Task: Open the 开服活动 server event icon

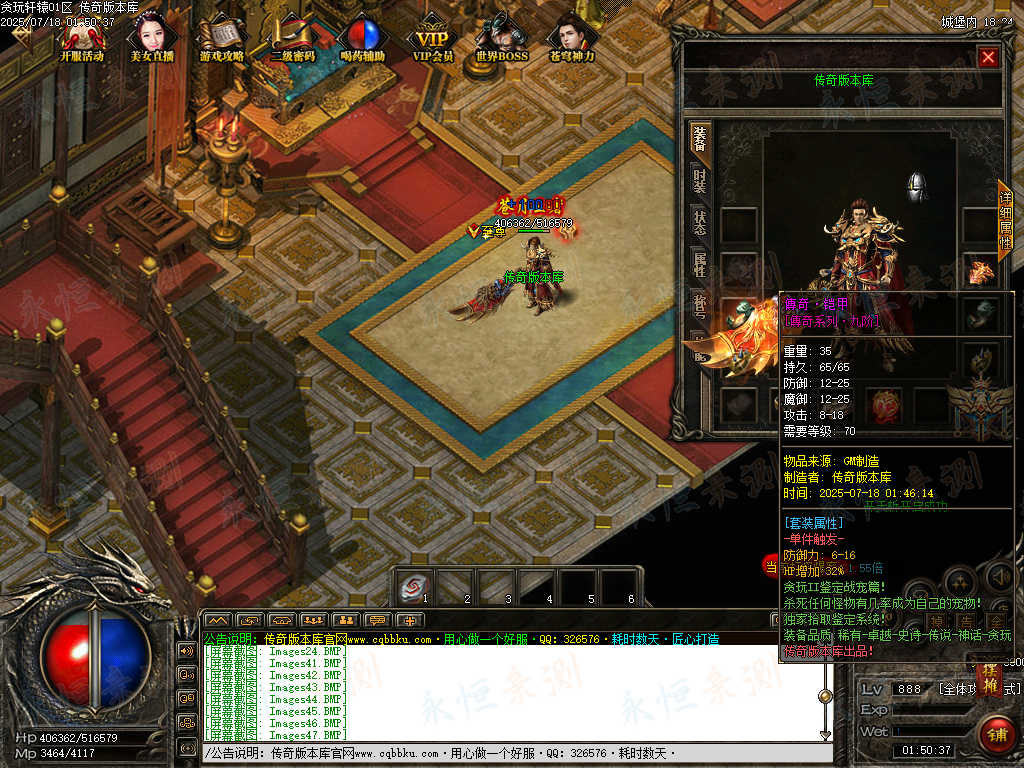Action: point(82,36)
